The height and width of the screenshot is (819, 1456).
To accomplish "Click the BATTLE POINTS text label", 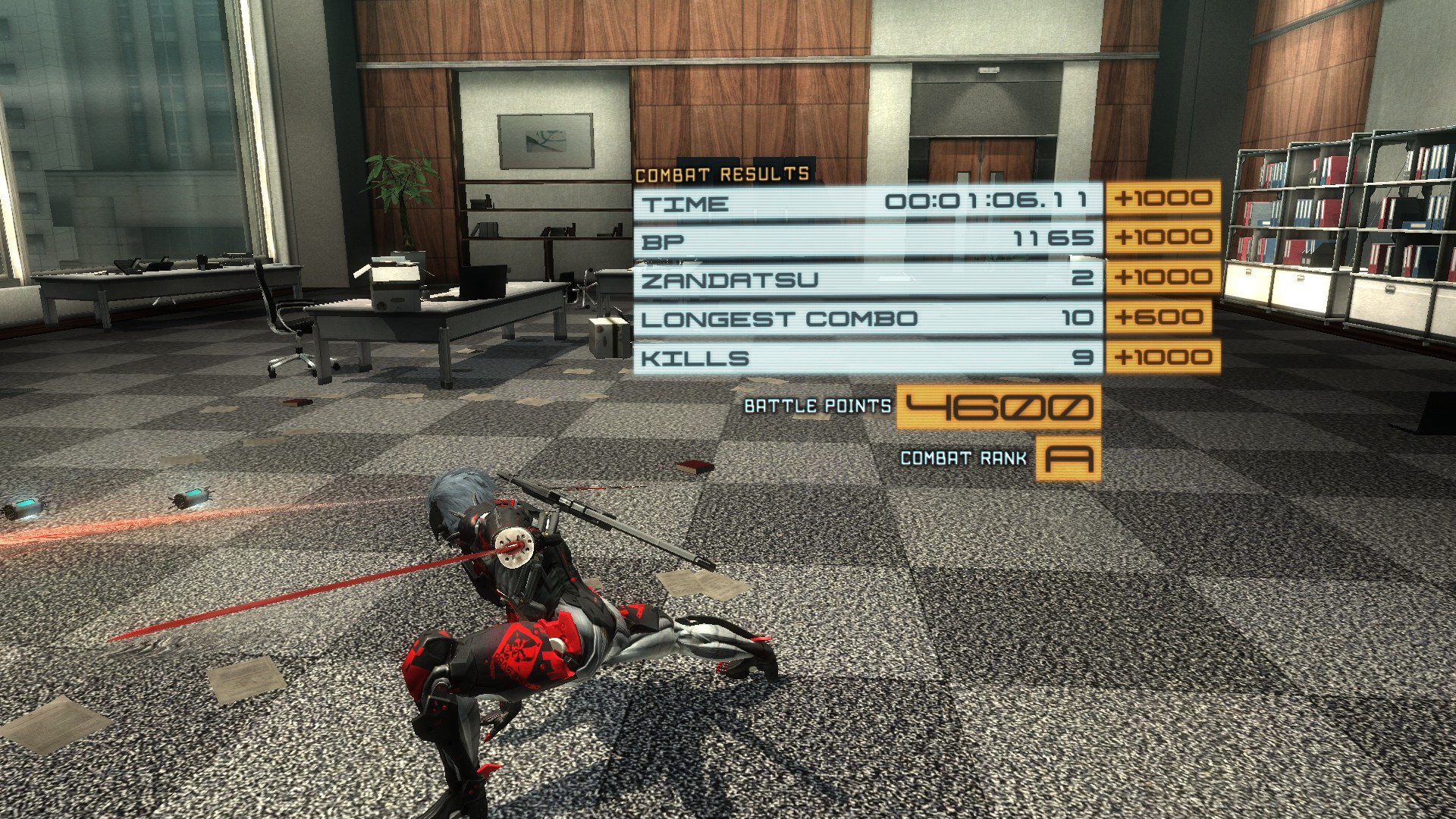I will (x=817, y=406).
